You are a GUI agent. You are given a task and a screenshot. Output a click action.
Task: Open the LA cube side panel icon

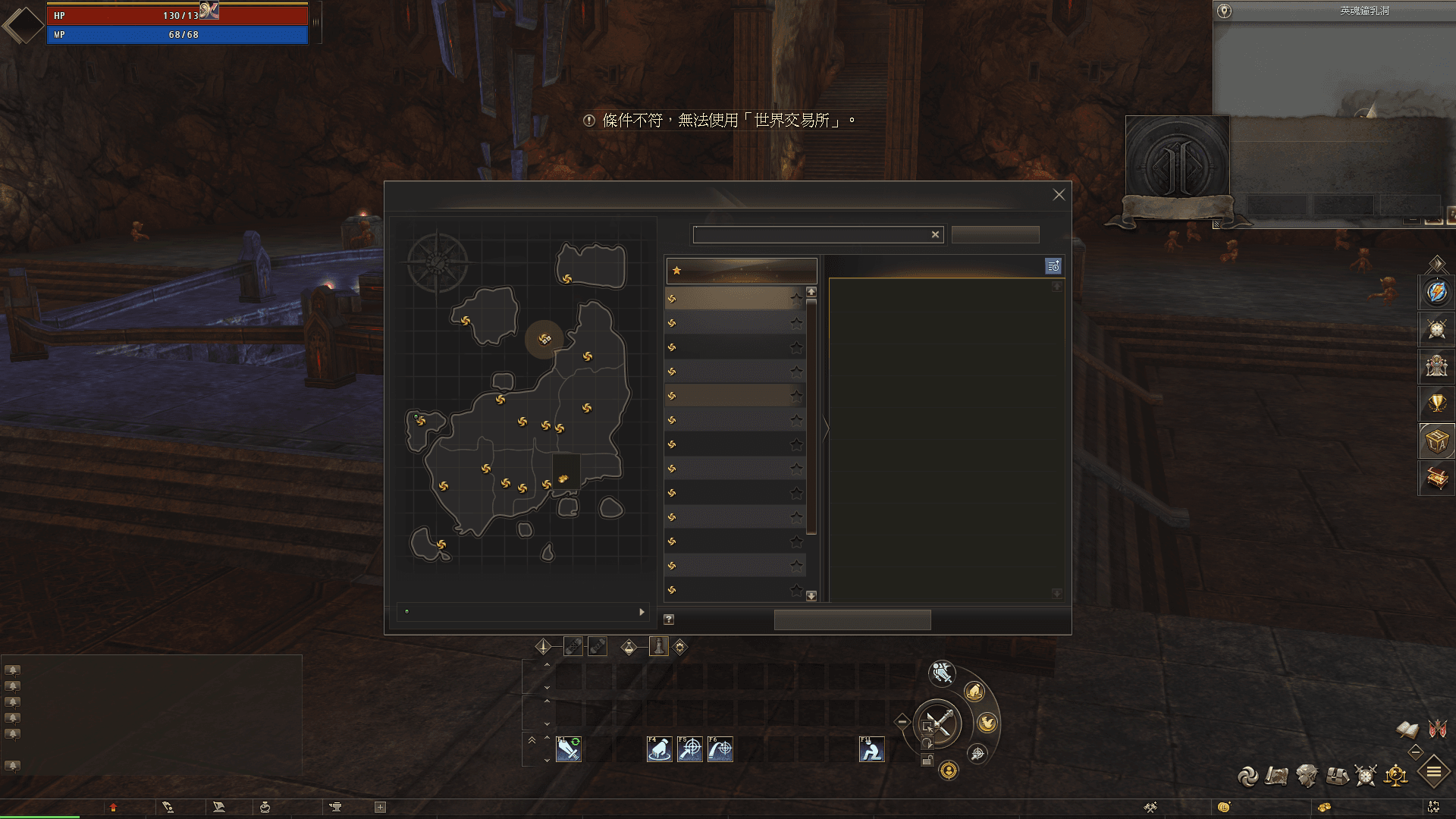click(x=1437, y=441)
